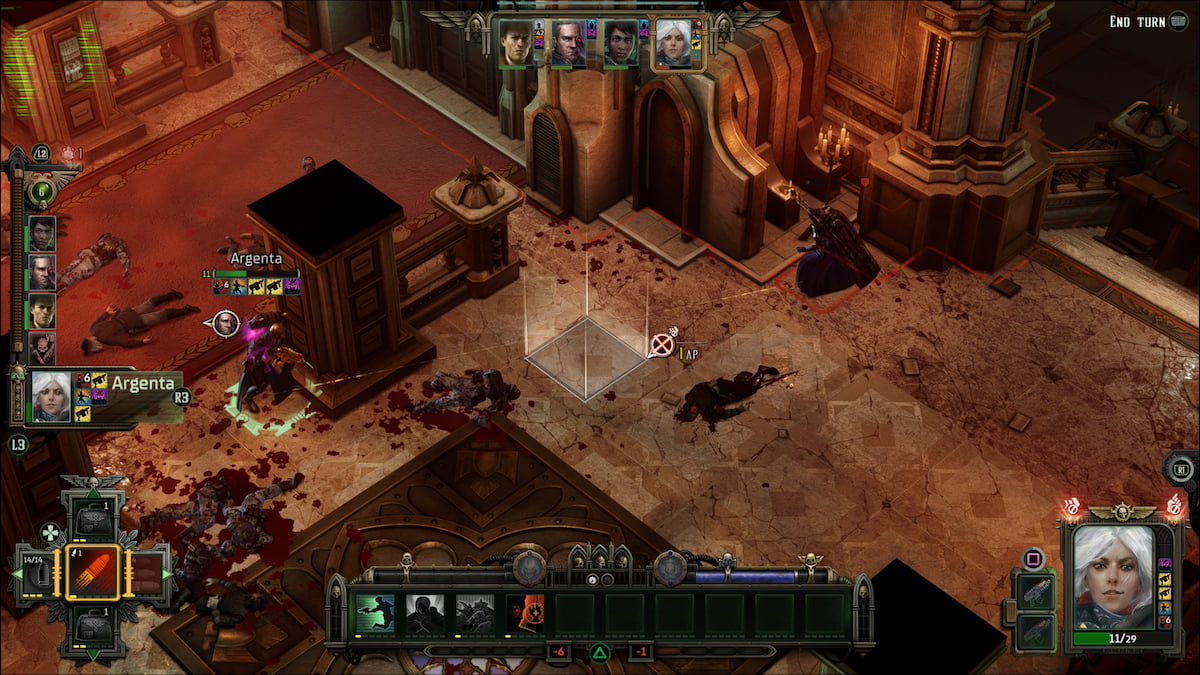The width and height of the screenshot is (1200, 675).
Task: Open the upper satchel item slot
Action: pos(92,517)
